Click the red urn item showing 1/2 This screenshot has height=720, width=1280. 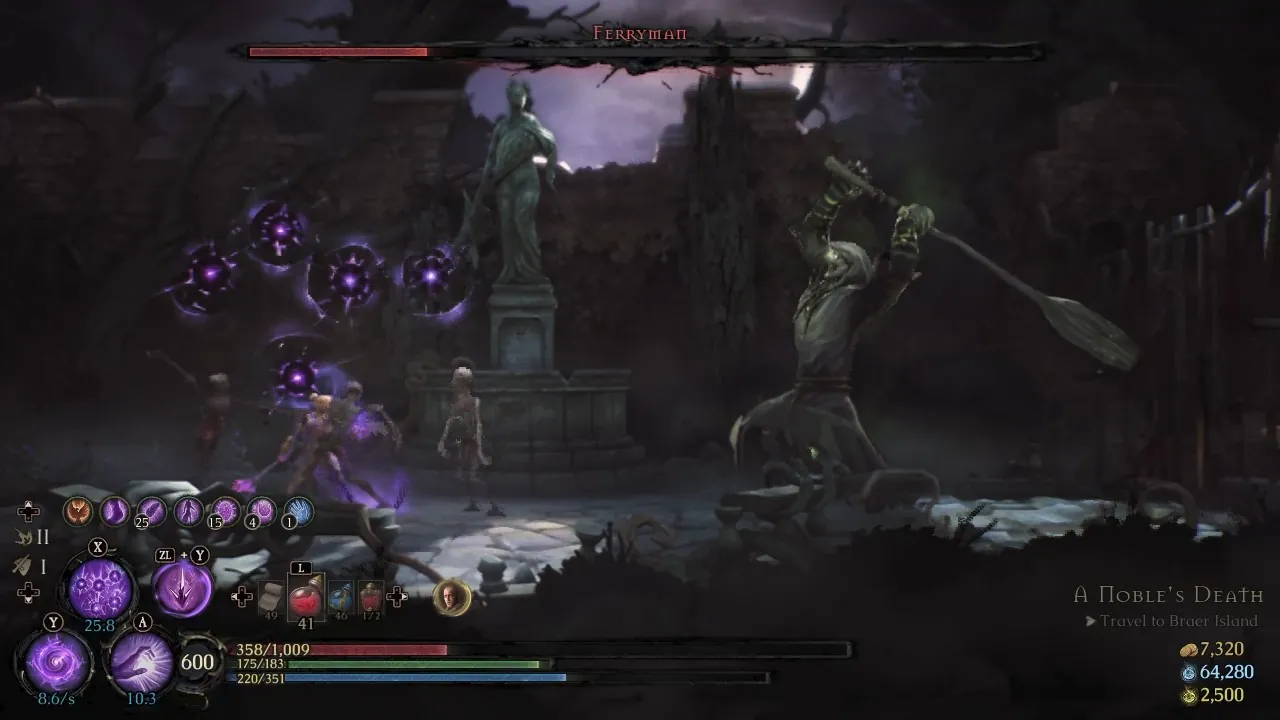[x=369, y=595]
